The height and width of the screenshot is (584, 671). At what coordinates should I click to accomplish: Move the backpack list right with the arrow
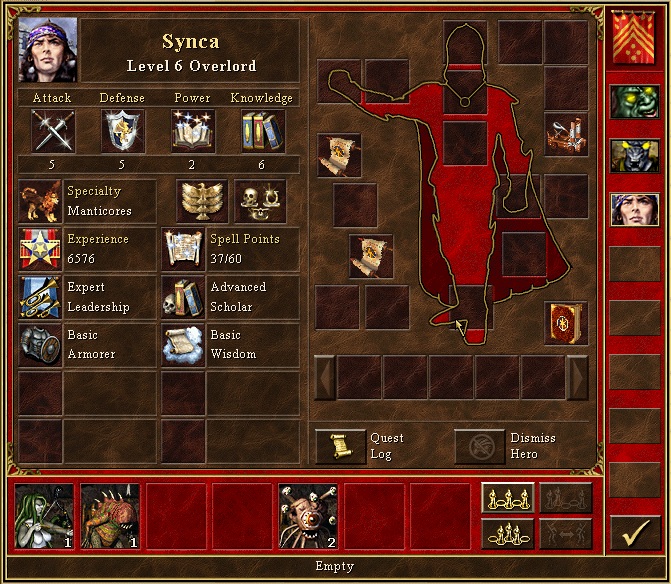577,377
